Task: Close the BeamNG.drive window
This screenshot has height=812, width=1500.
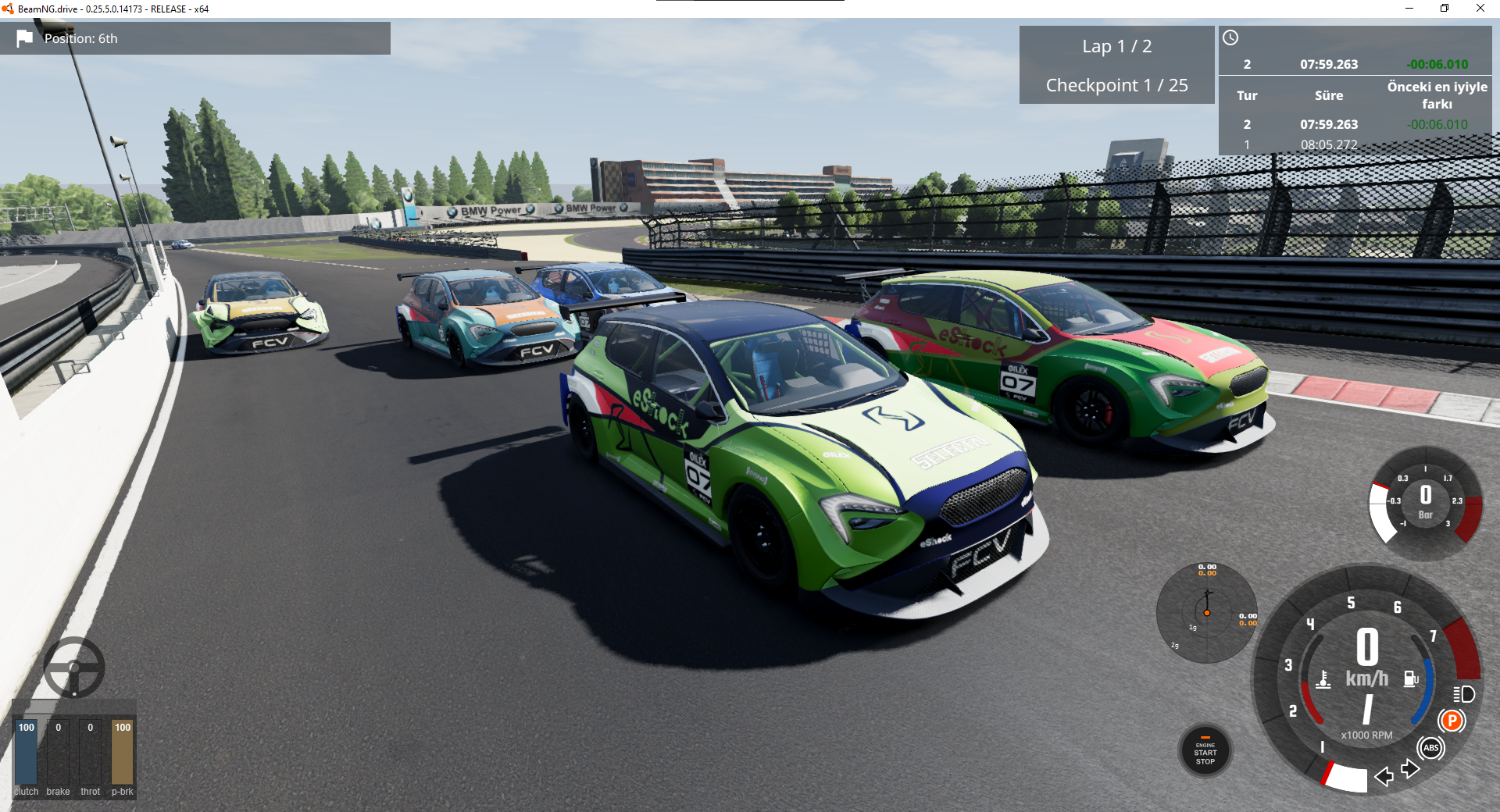Action: pyautogui.click(x=1480, y=9)
